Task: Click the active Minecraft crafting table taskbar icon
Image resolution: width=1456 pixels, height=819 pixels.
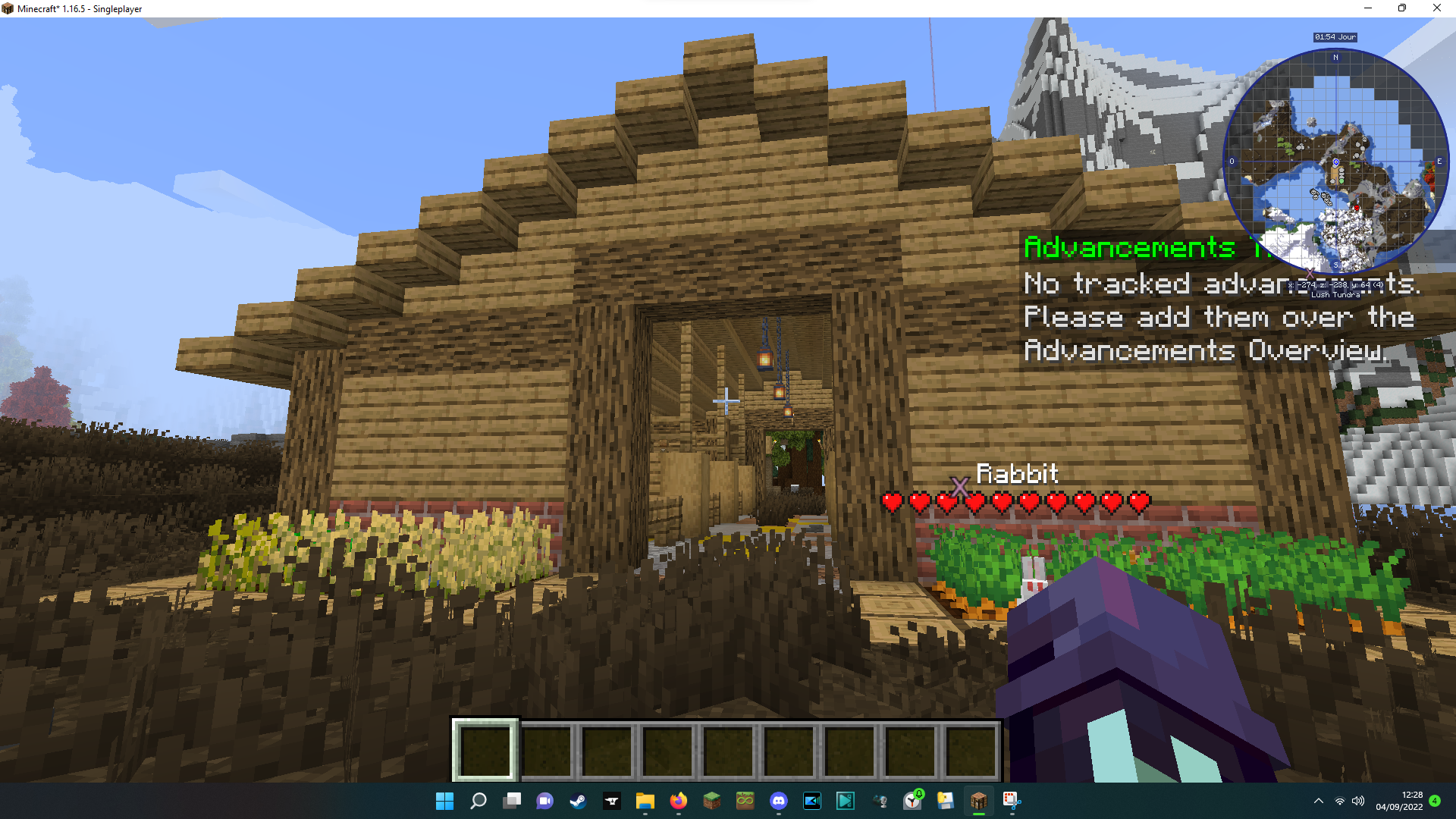Action: [978, 802]
